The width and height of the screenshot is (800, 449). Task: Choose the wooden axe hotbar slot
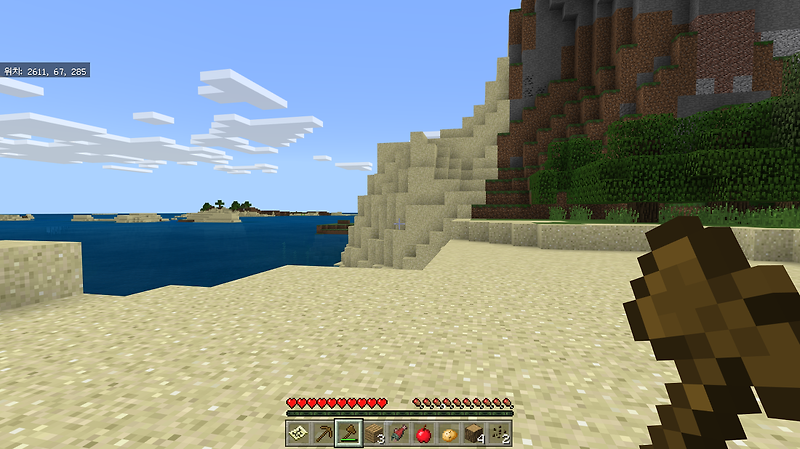(x=349, y=434)
